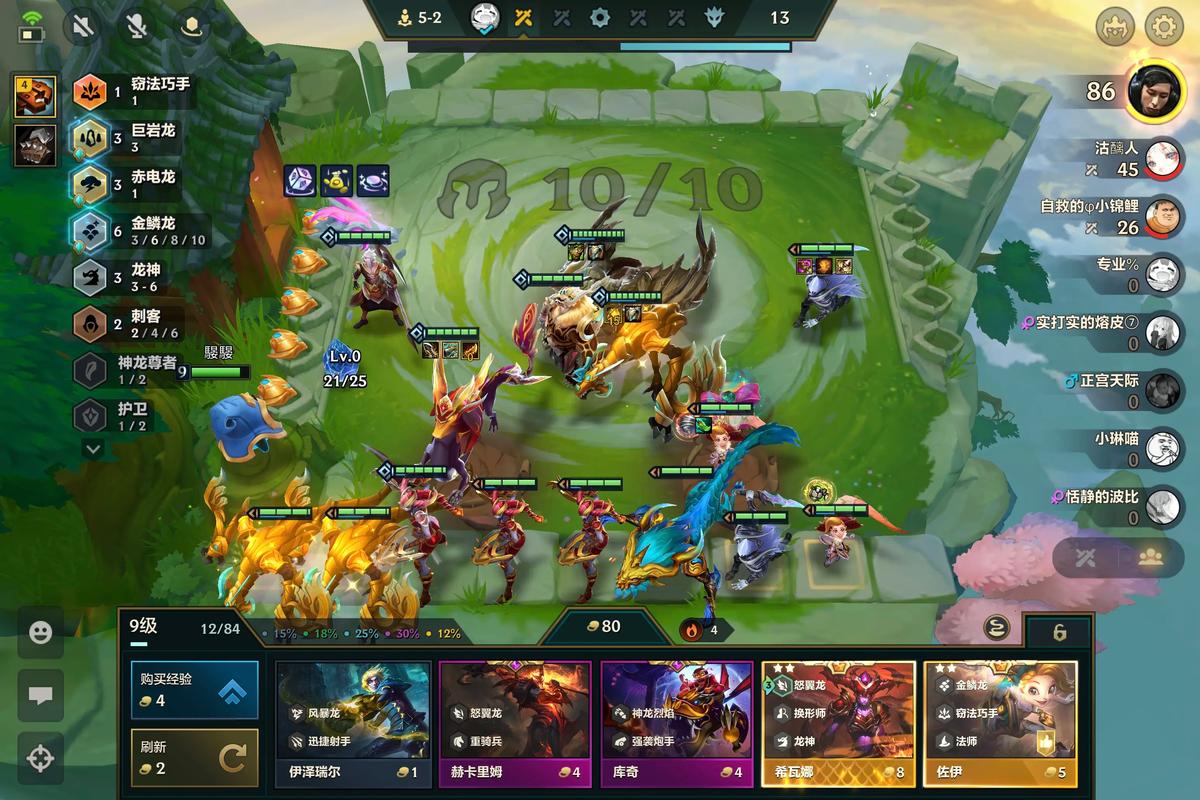1200x800 pixels.
Task: Expand the trait list arrow
Action: [x=93, y=450]
